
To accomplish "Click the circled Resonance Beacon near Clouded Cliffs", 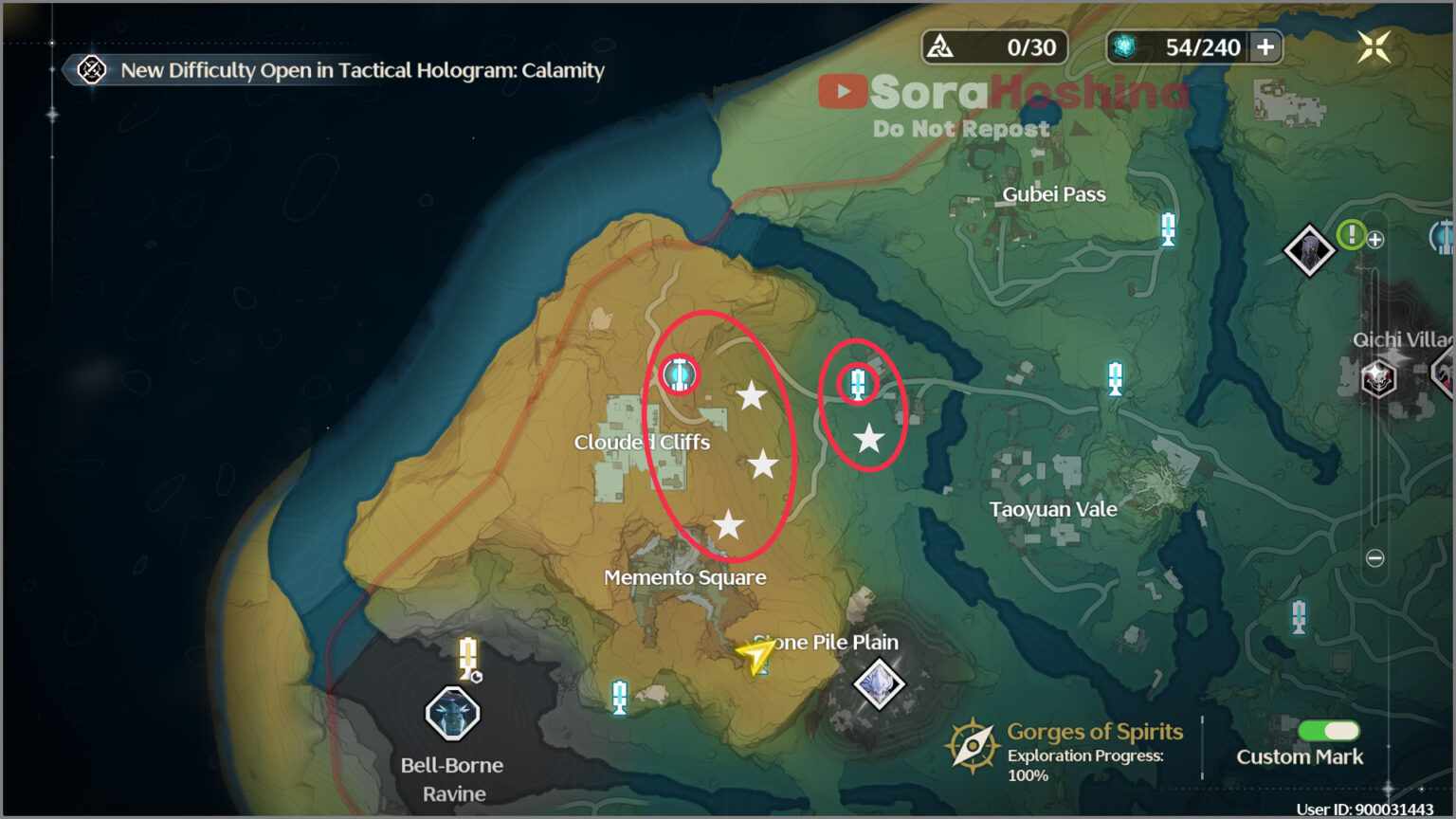I will pos(679,374).
